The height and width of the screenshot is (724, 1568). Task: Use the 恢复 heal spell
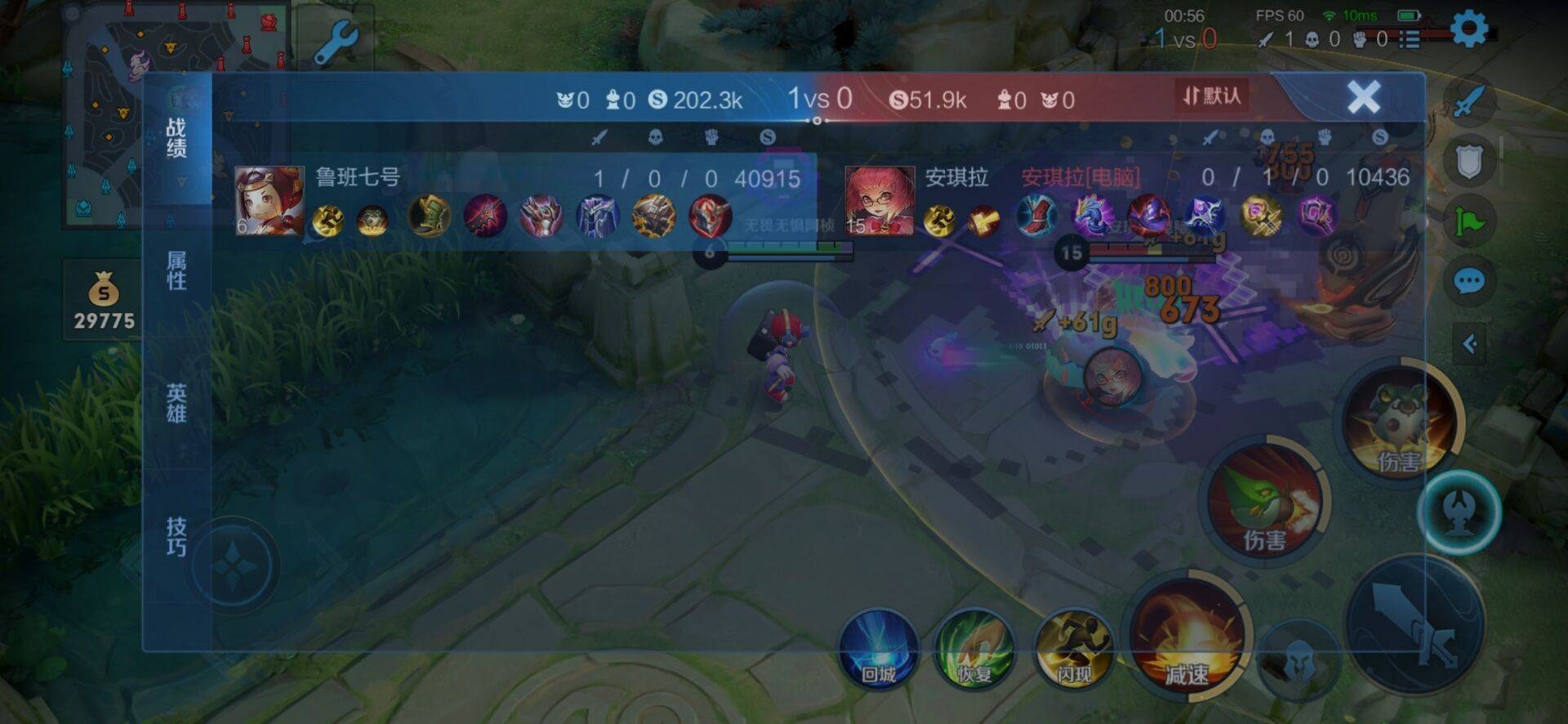click(974, 650)
